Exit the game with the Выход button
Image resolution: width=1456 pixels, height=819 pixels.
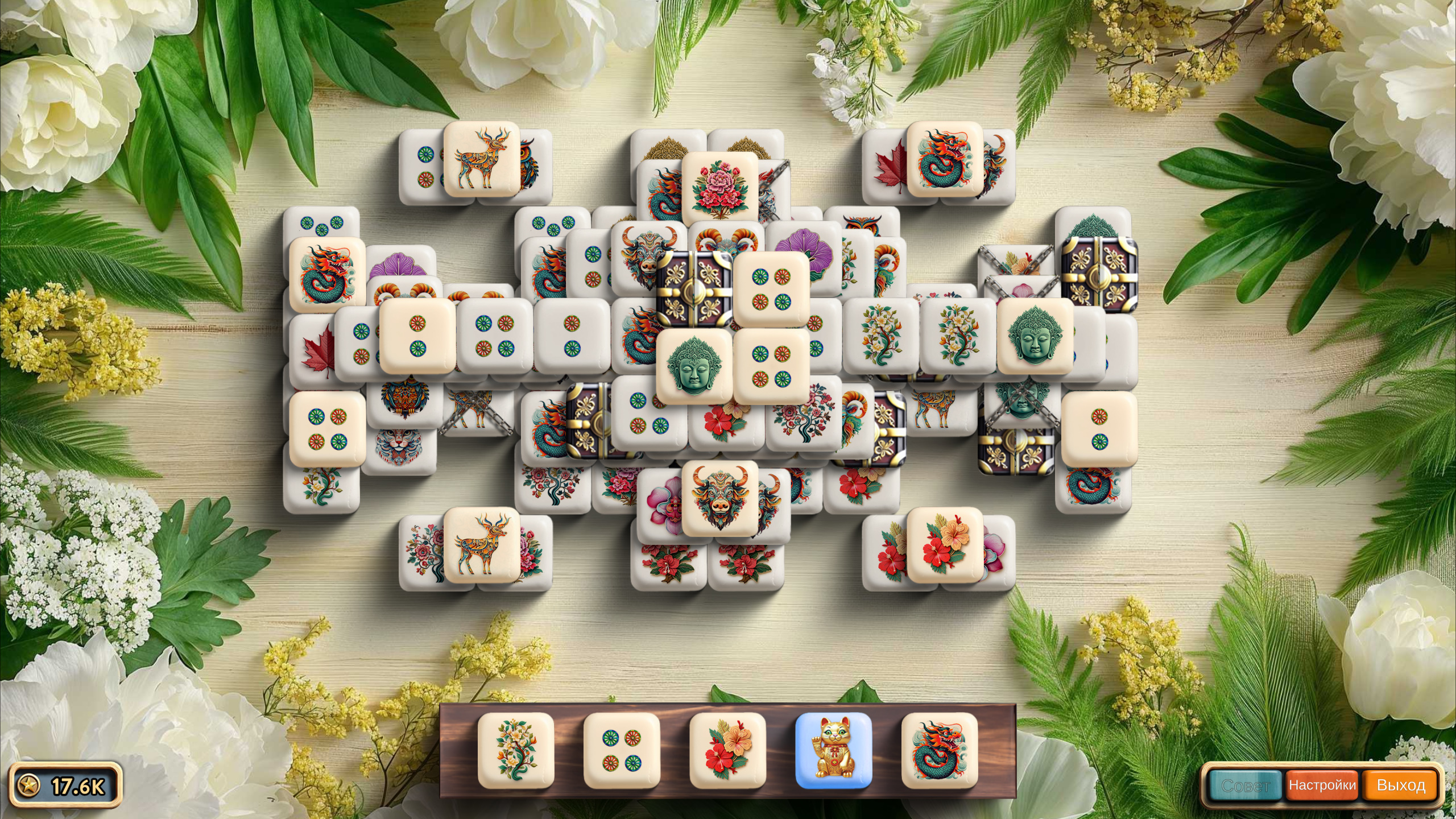pyautogui.click(x=1400, y=786)
